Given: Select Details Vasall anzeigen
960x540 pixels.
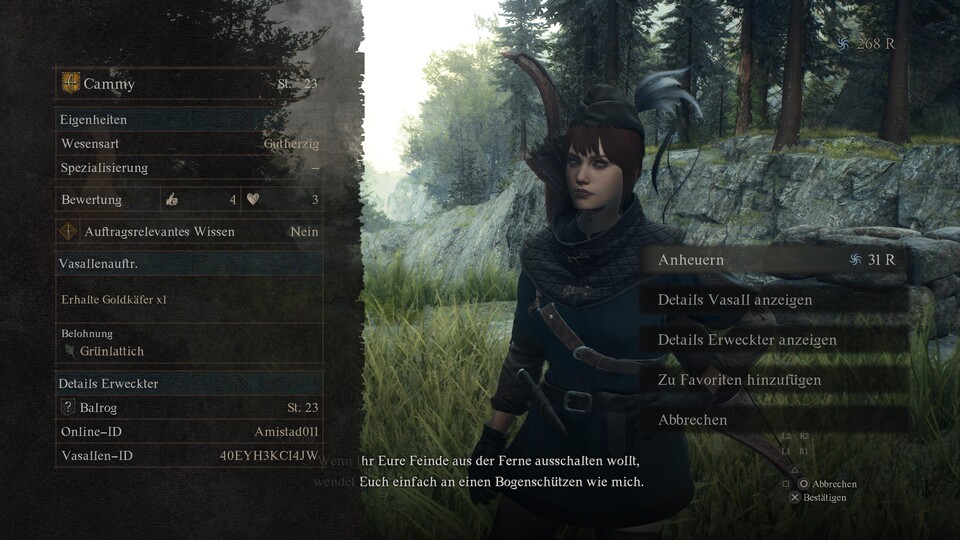Looking at the screenshot, I should click(x=735, y=300).
